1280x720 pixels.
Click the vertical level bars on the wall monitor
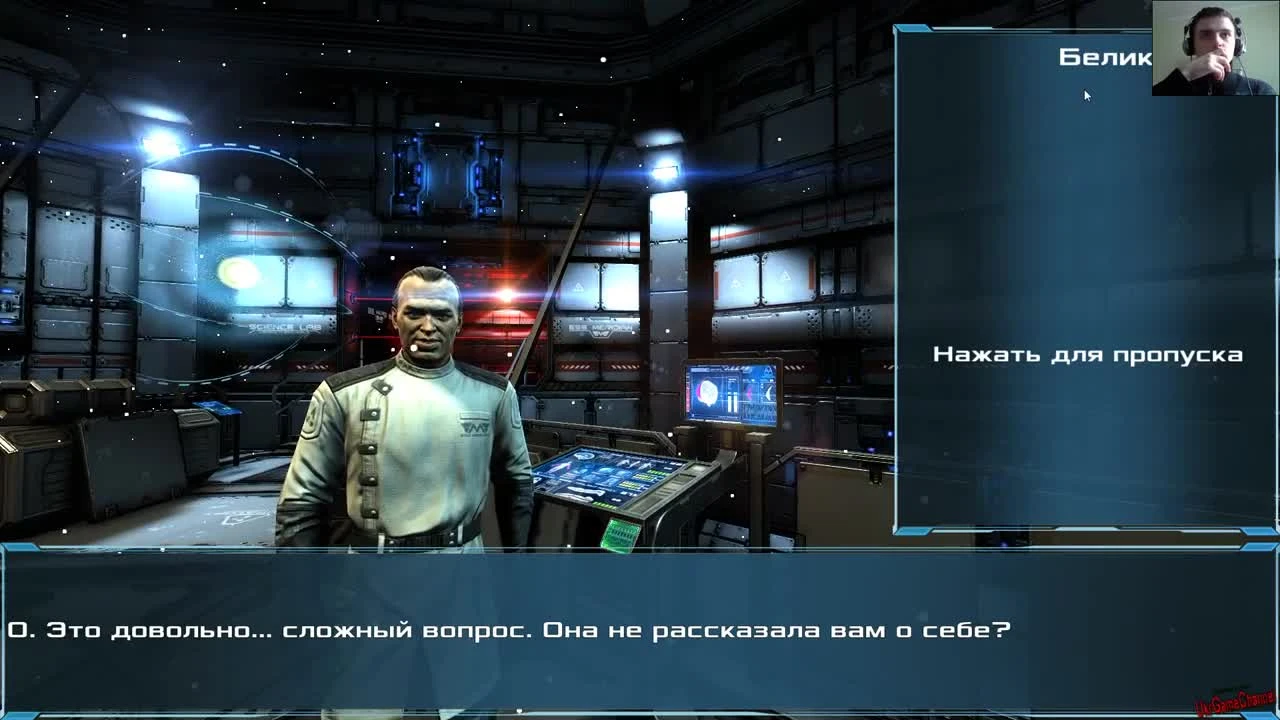(x=731, y=404)
